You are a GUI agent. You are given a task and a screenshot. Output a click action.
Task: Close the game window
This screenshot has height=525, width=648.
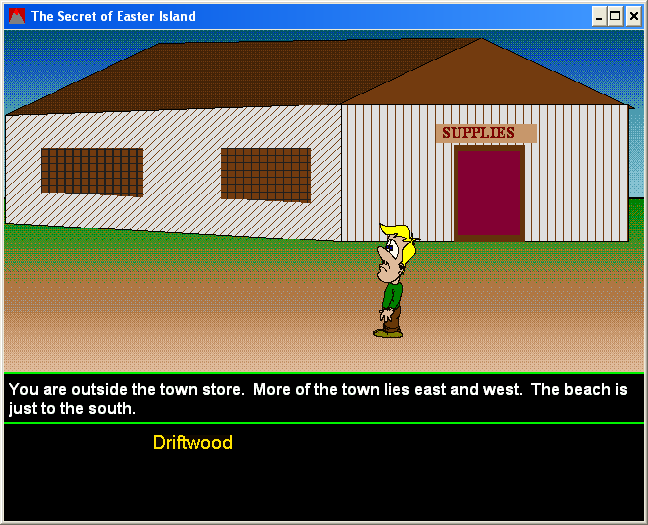pyautogui.click(x=633, y=16)
